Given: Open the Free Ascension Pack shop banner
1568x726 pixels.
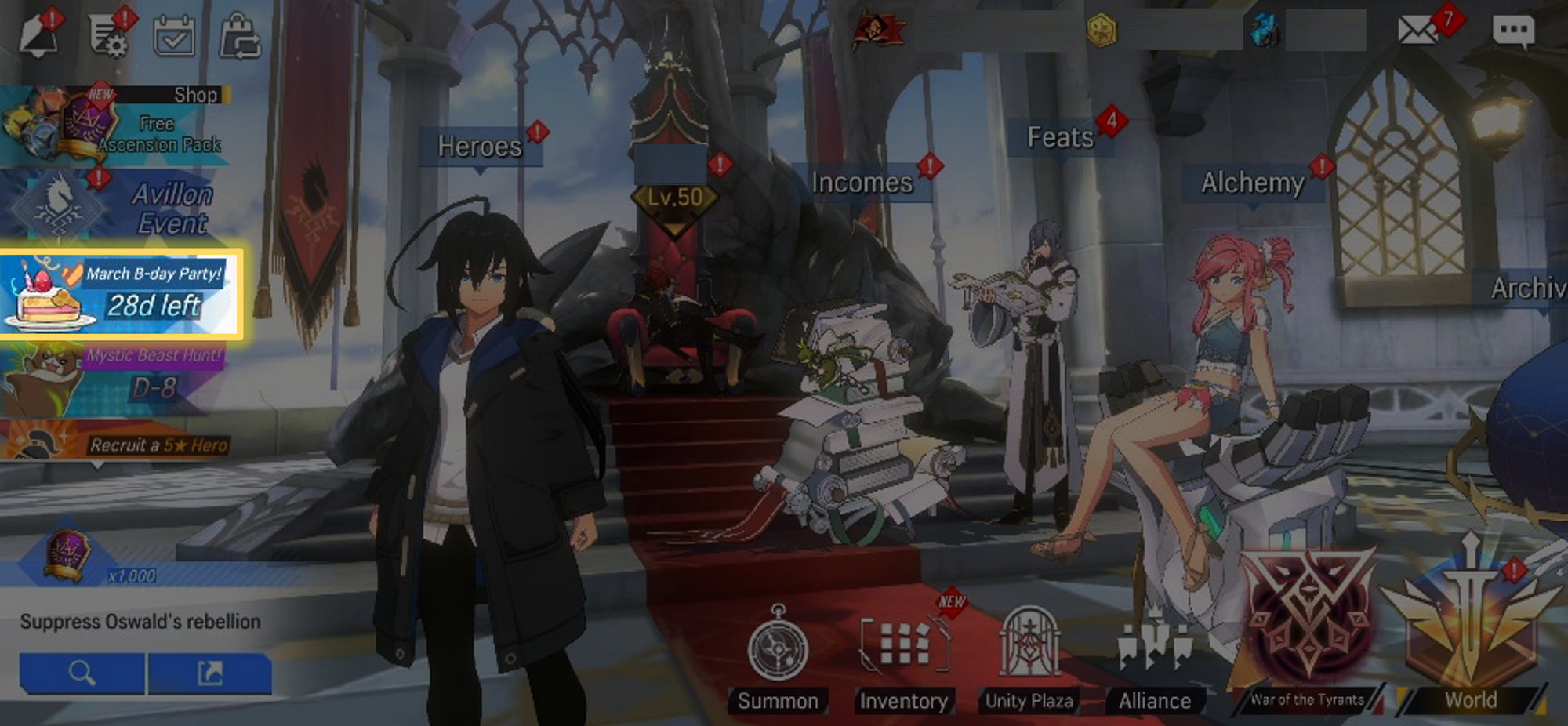Looking at the screenshot, I should [118, 125].
